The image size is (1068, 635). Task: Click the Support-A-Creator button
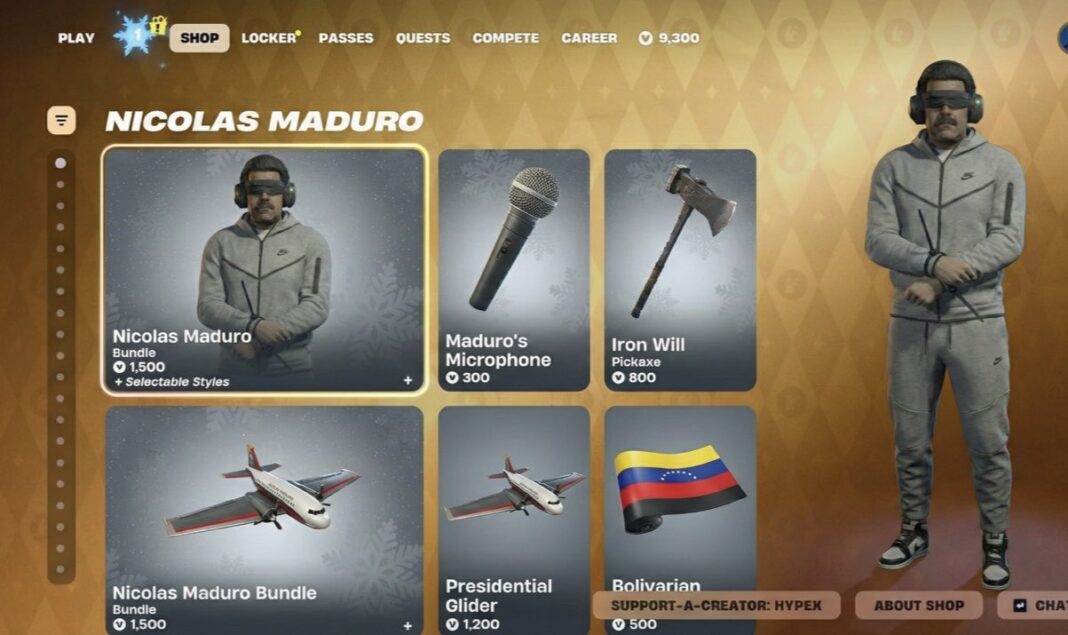click(x=716, y=605)
